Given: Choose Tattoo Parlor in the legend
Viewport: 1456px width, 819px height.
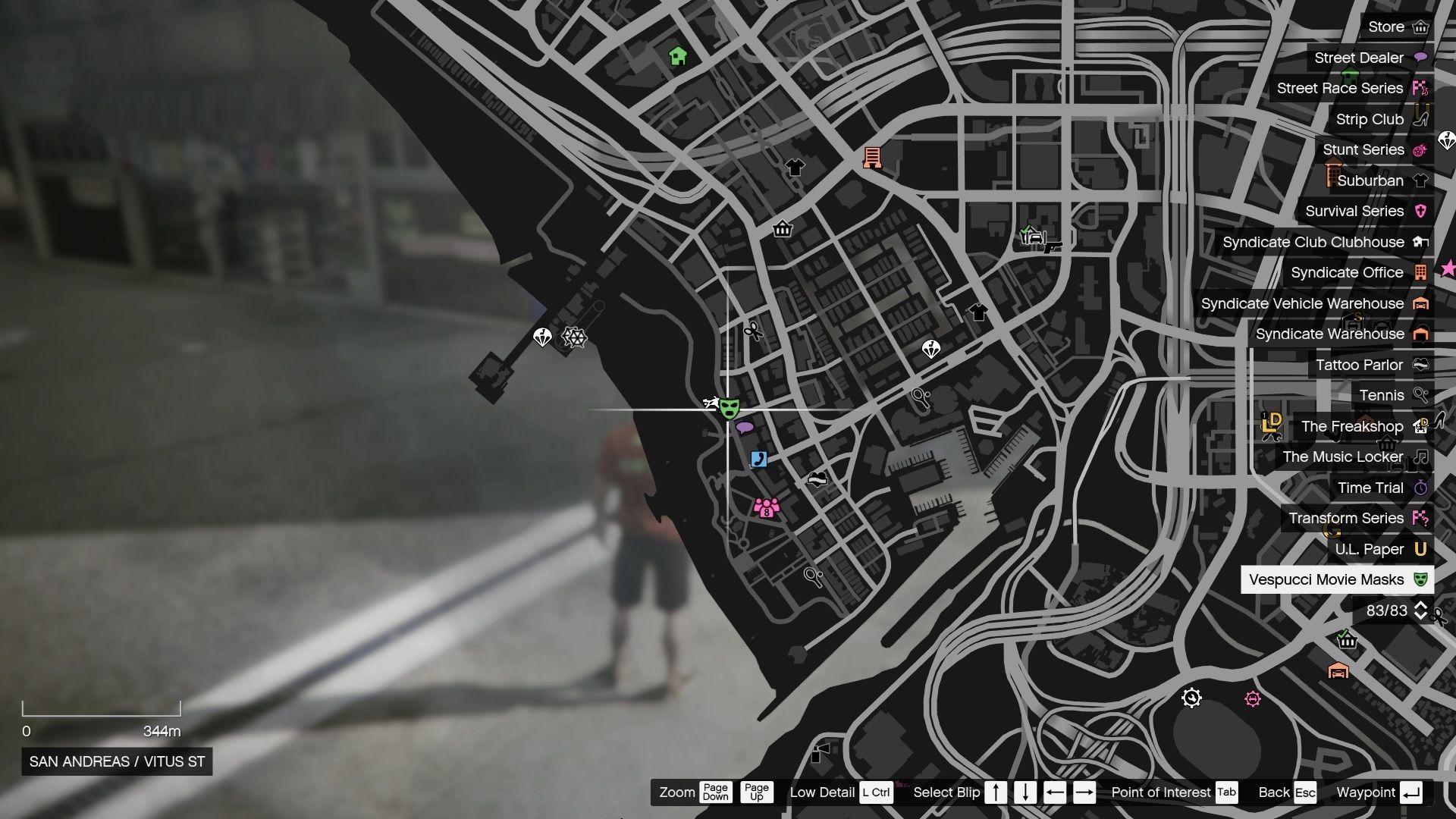Looking at the screenshot, I should (x=1370, y=366).
